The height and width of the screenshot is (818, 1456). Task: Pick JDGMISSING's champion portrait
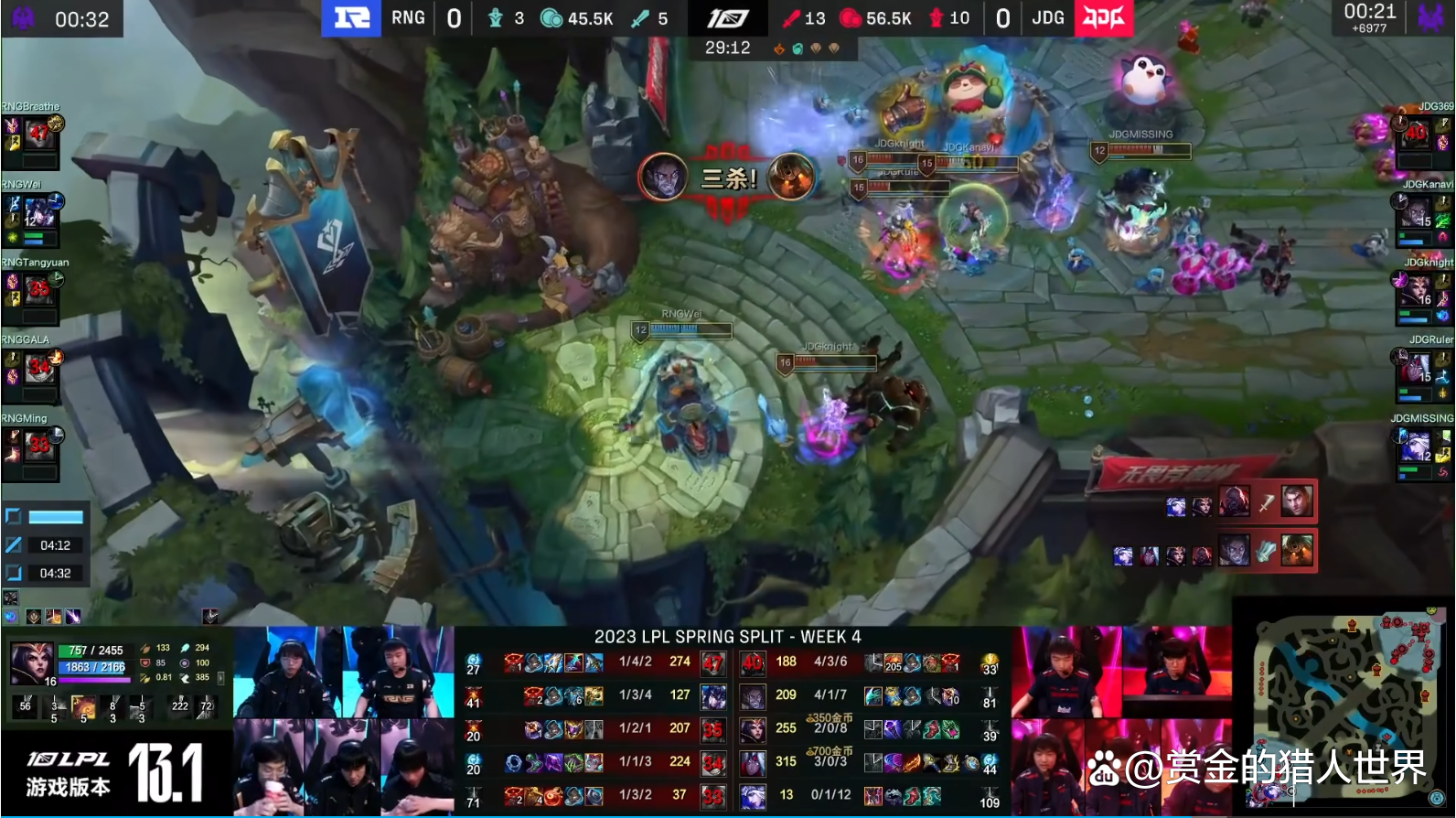click(x=1416, y=446)
